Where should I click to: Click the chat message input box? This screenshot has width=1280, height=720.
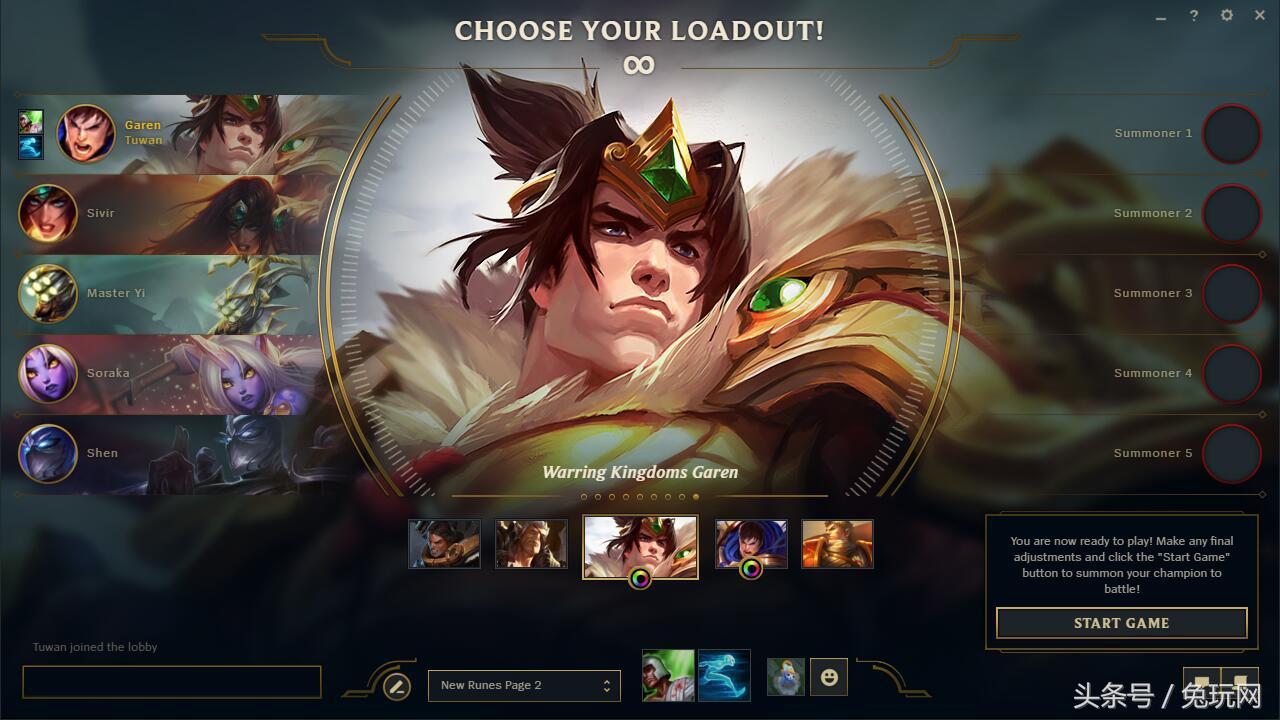click(171, 682)
